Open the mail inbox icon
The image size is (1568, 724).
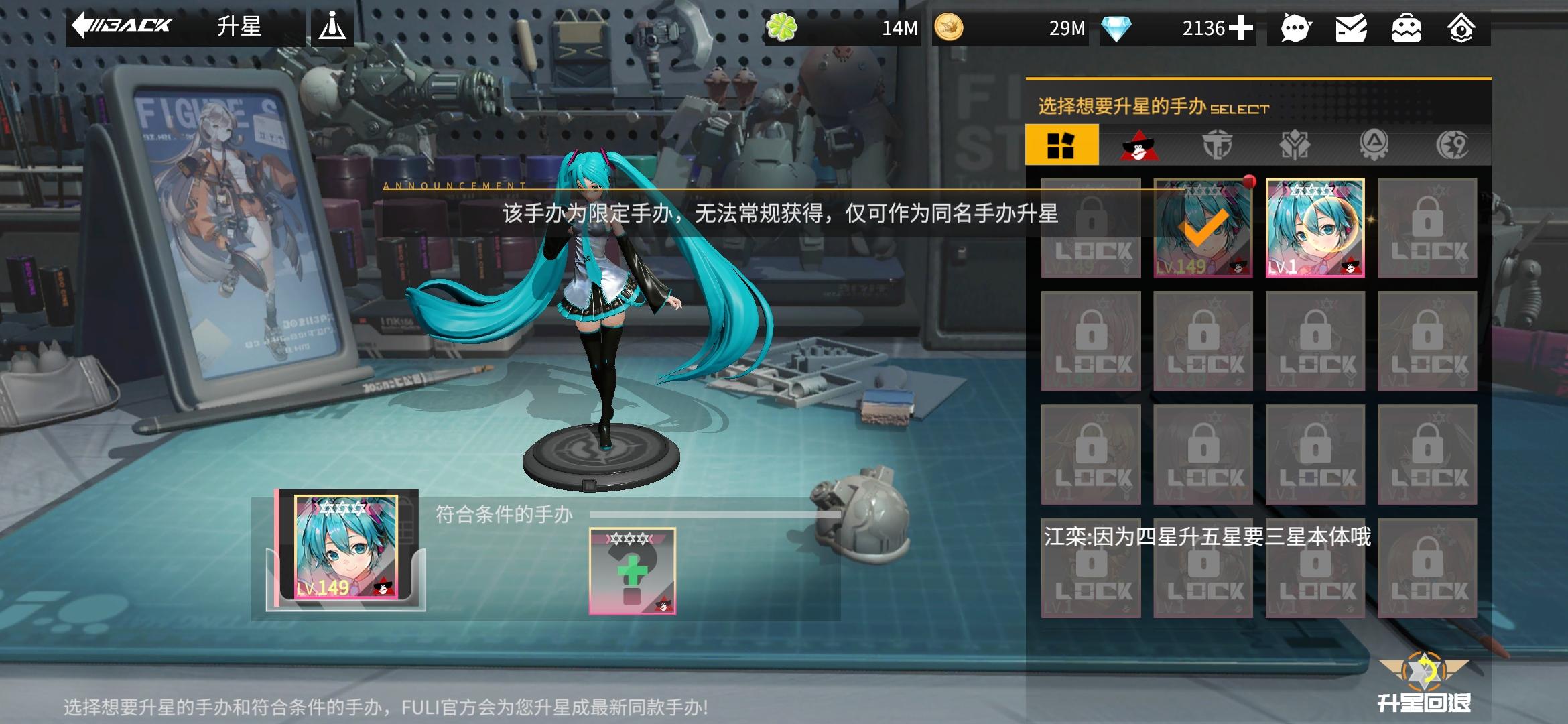pos(1351,28)
